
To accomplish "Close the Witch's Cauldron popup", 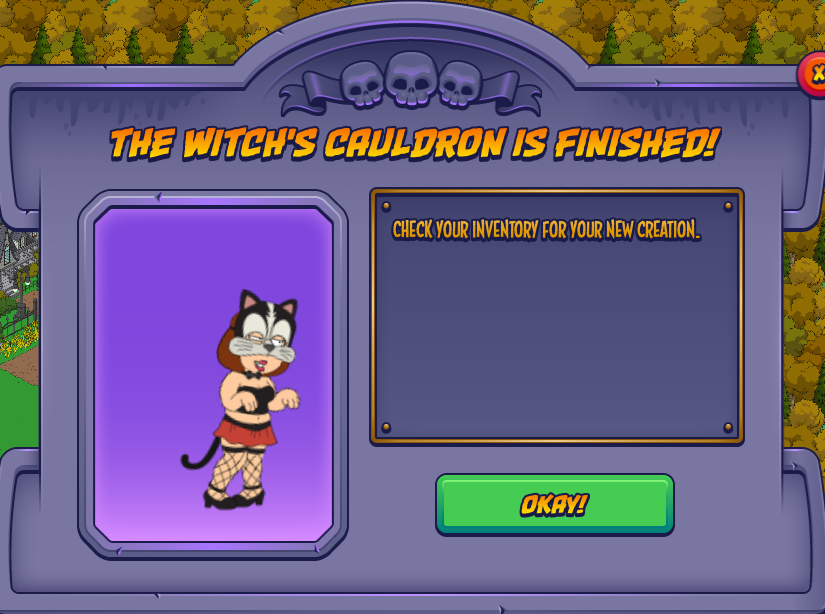I will point(814,75).
